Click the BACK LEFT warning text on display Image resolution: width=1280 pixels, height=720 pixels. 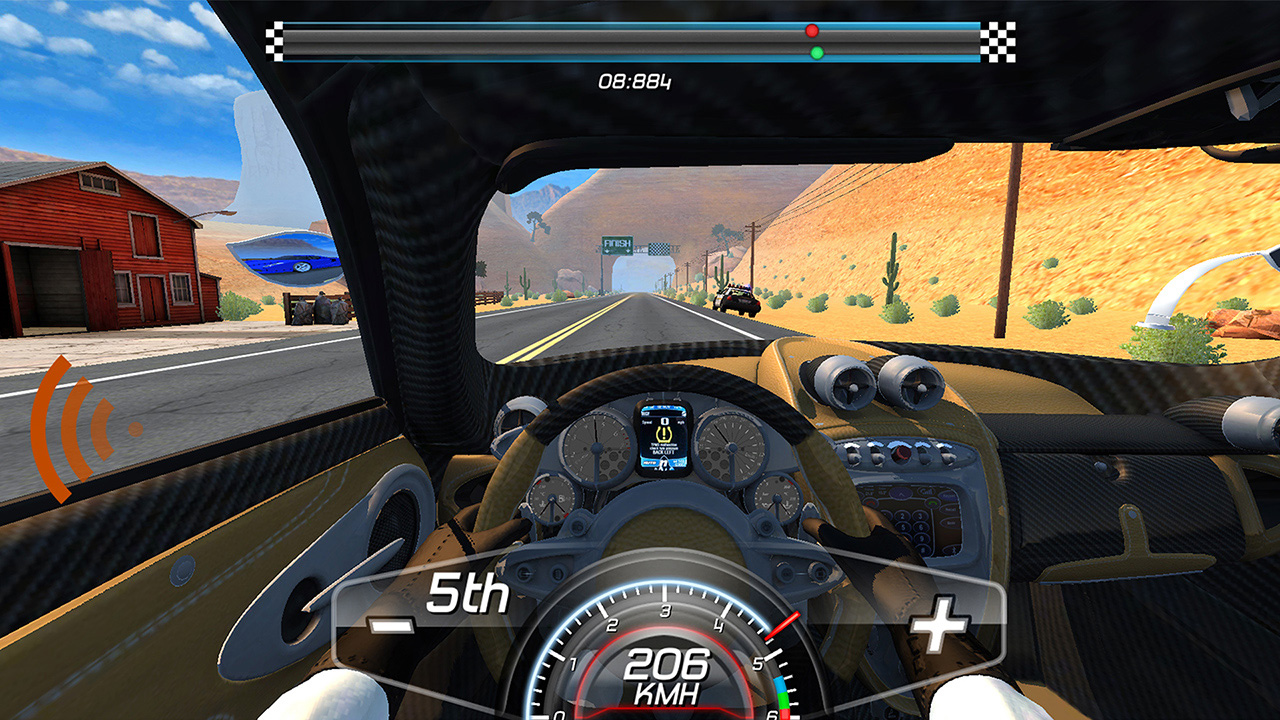pos(664,452)
